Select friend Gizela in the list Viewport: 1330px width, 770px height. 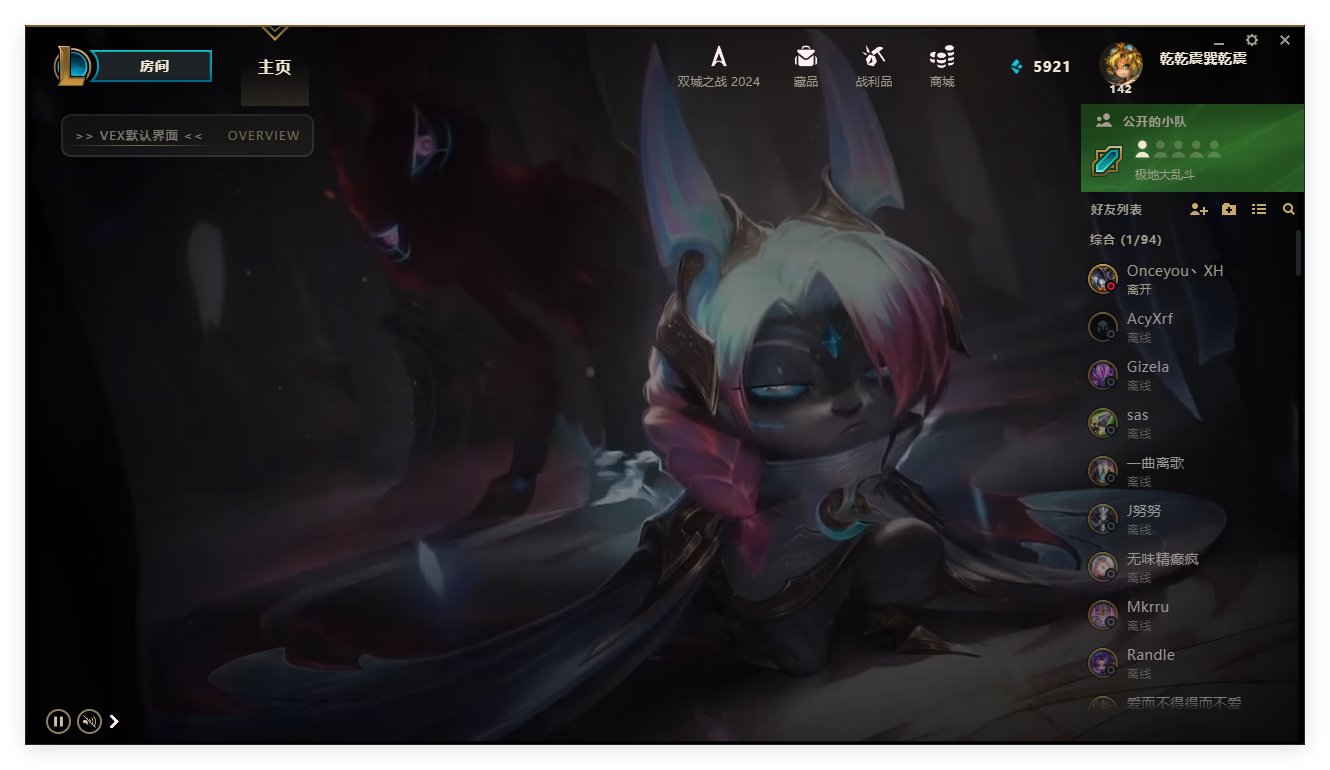pos(1147,375)
